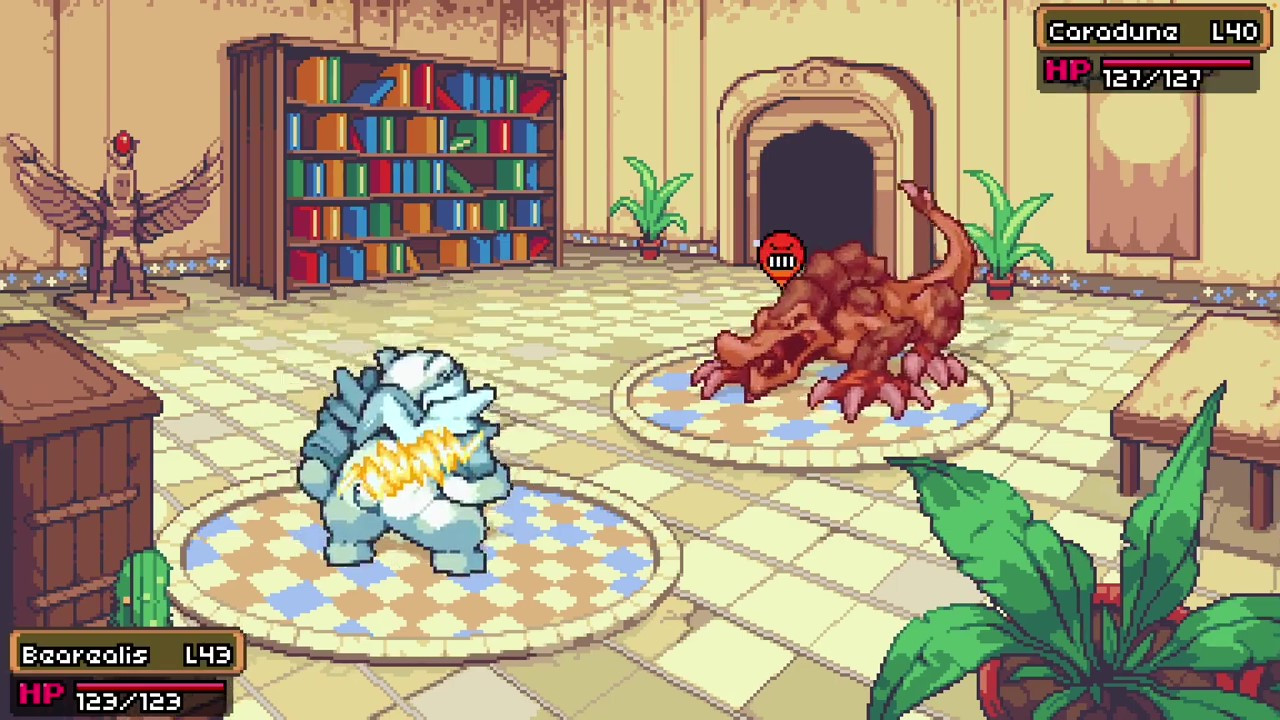Click Coradune's name label

click(1113, 31)
